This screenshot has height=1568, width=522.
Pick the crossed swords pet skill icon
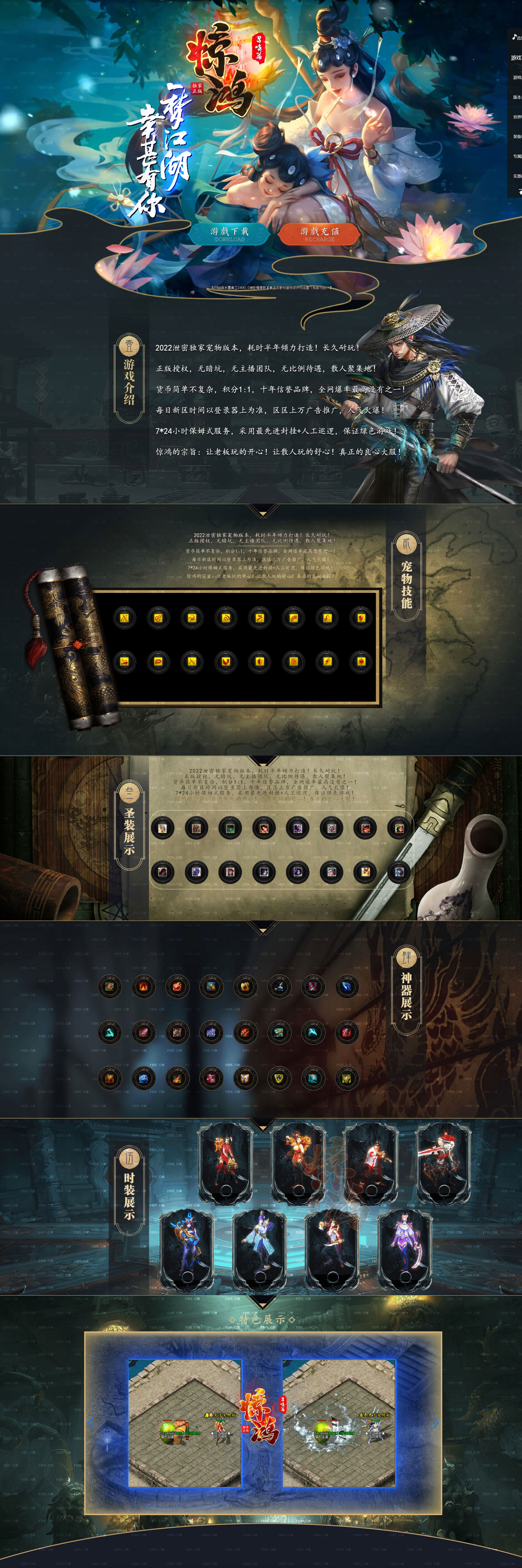coord(192,662)
